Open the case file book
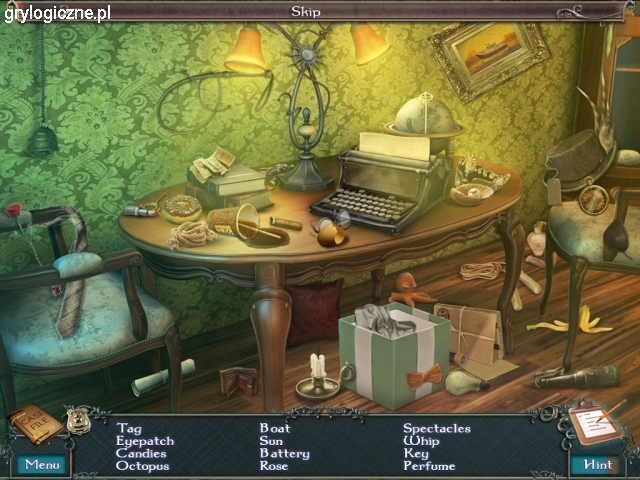 [34, 424]
